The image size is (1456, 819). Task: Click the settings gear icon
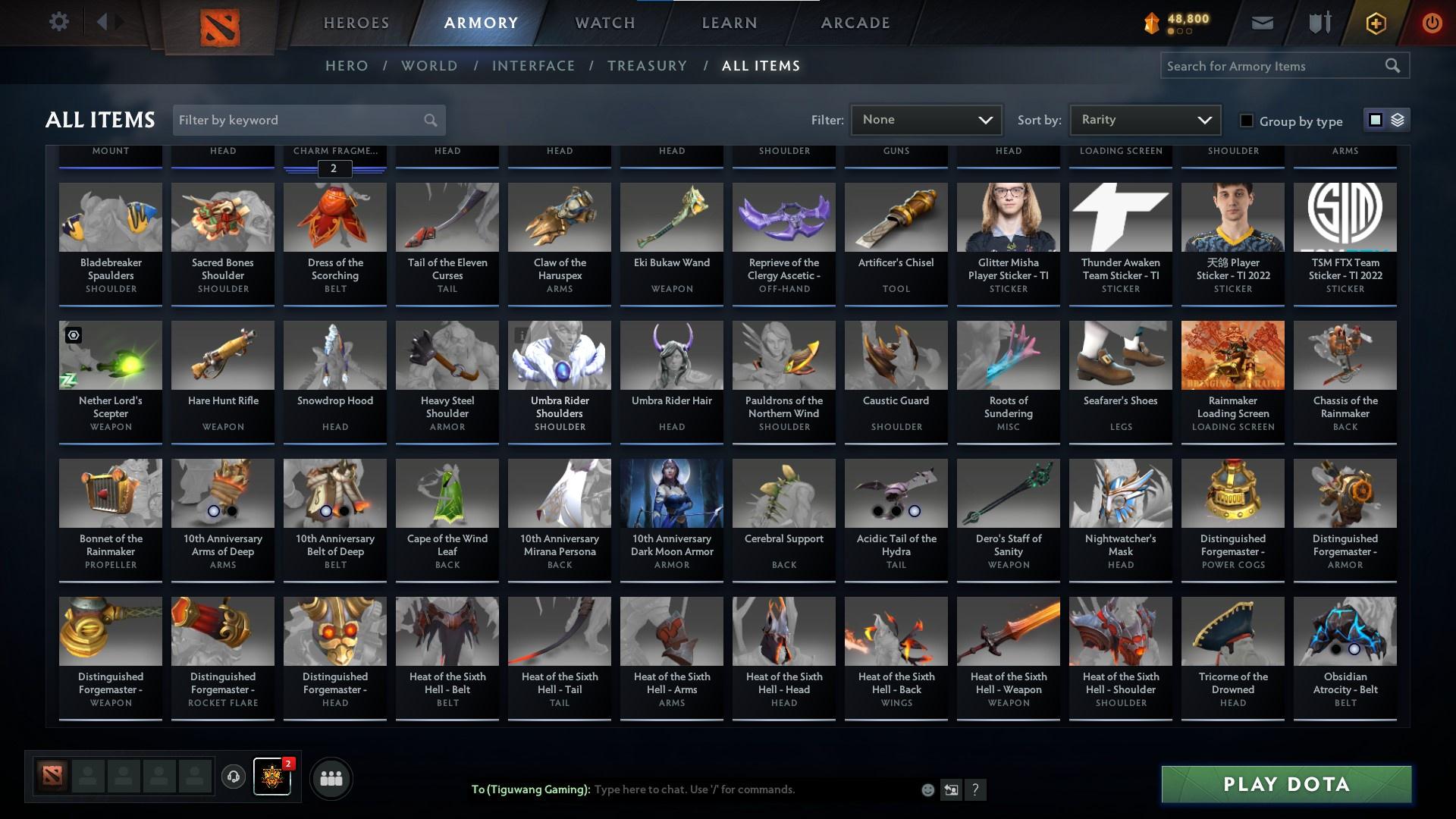pos(59,22)
